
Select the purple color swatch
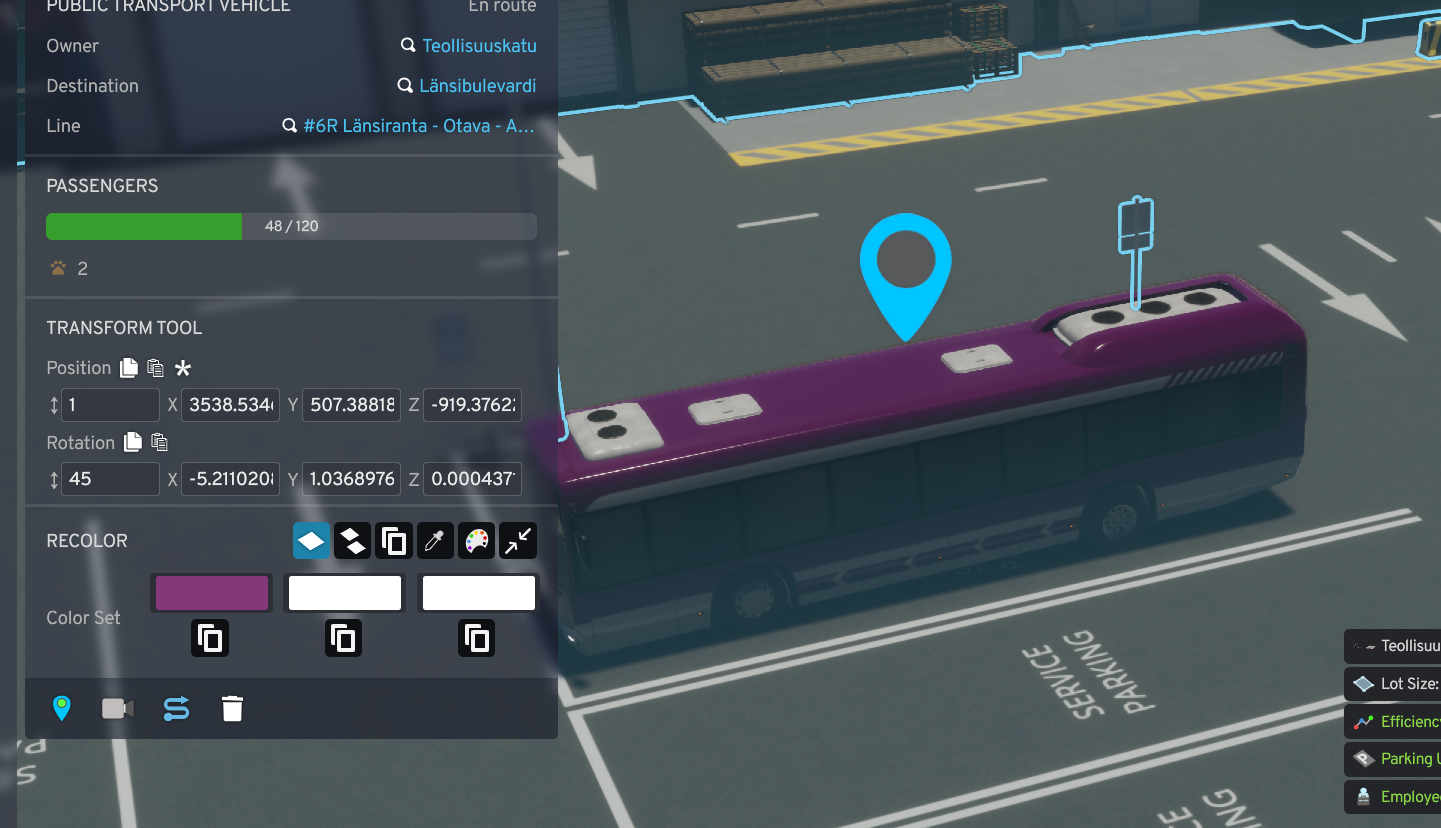pyautogui.click(x=211, y=592)
